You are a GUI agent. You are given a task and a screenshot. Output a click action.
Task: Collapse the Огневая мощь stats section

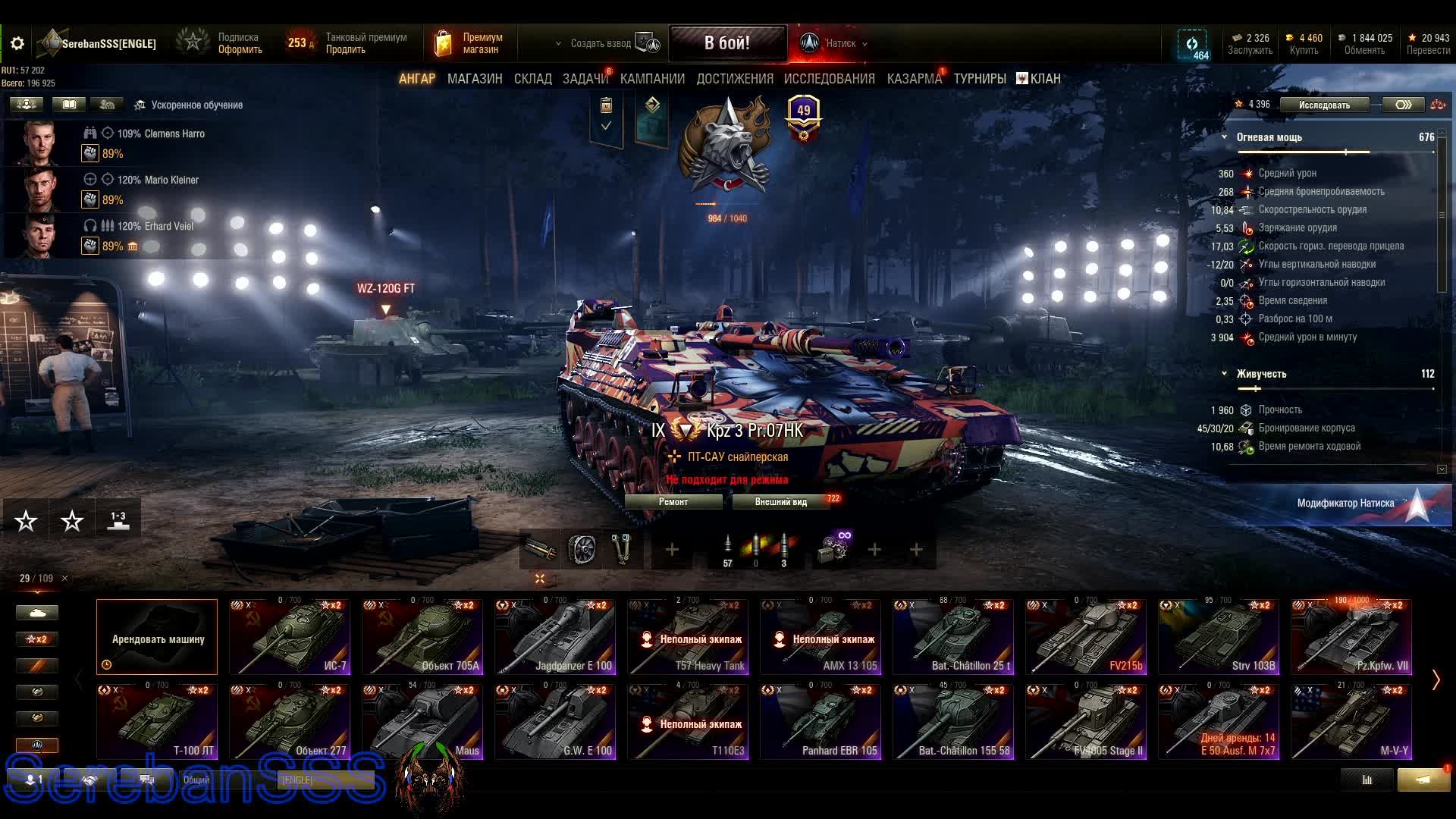coord(1225,137)
